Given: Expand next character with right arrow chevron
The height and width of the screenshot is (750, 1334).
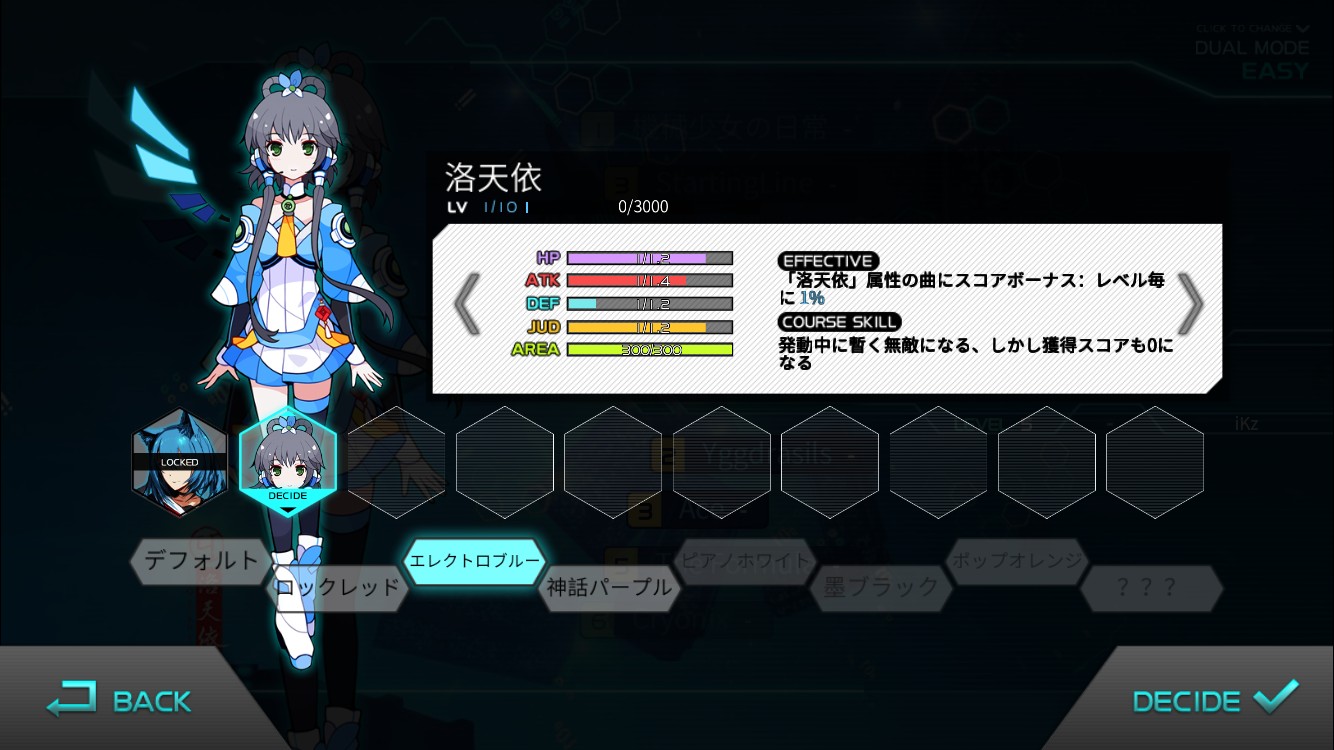Looking at the screenshot, I should coord(1192,302).
